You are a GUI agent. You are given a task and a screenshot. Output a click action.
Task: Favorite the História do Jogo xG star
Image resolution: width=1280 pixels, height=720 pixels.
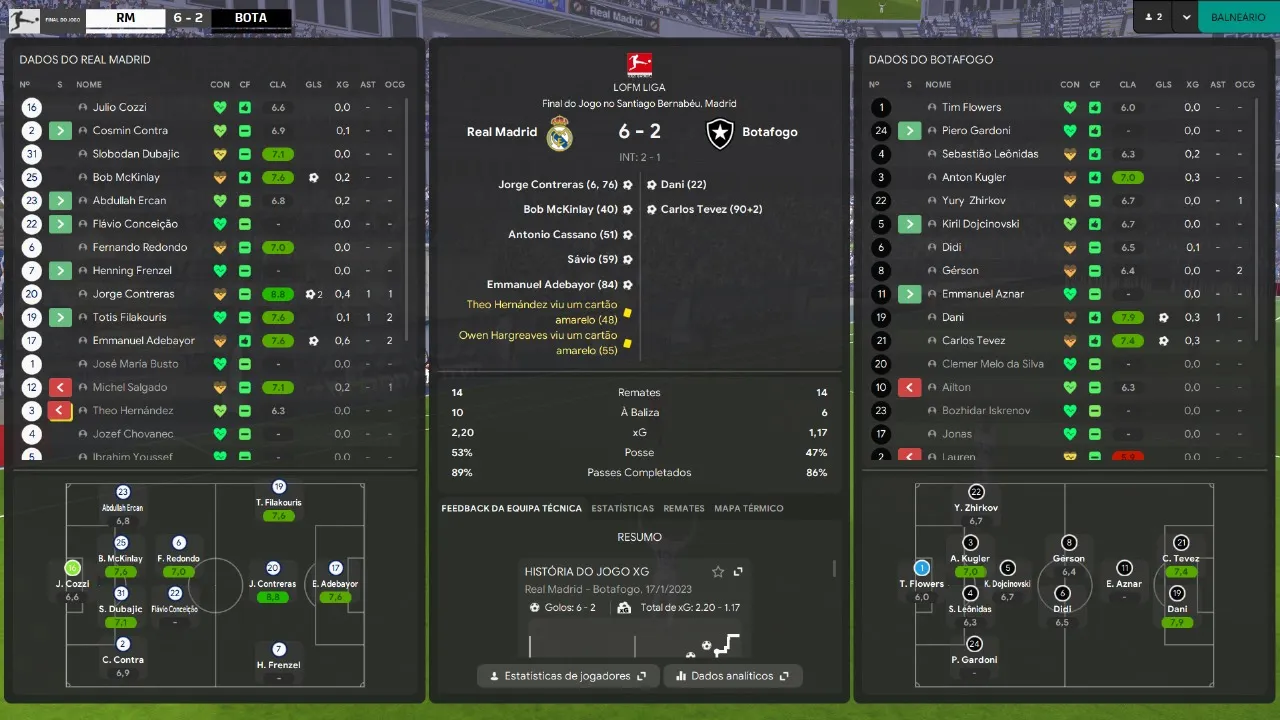coord(718,572)
